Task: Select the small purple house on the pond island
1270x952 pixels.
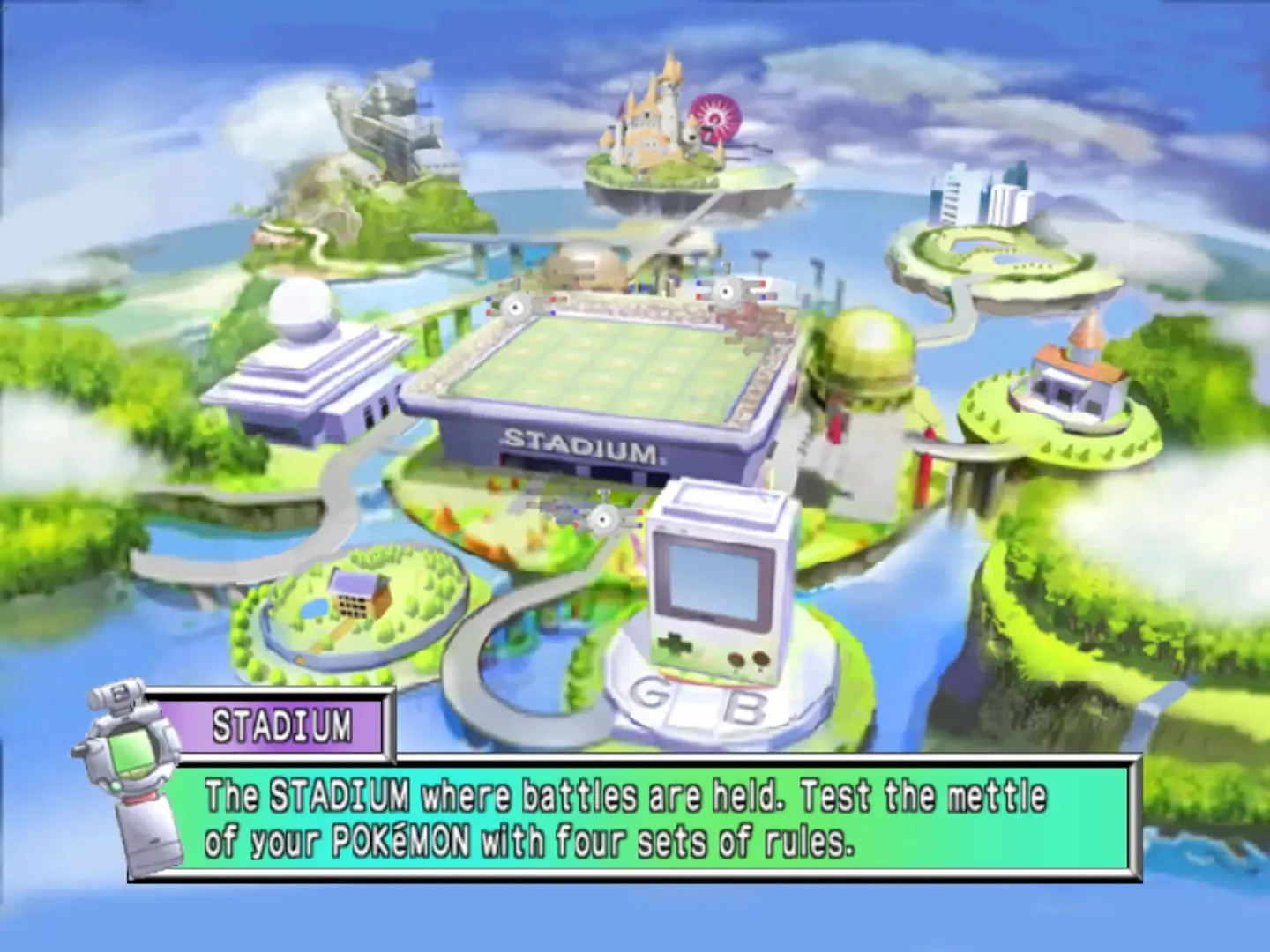Action: click(x=357, y=592)
